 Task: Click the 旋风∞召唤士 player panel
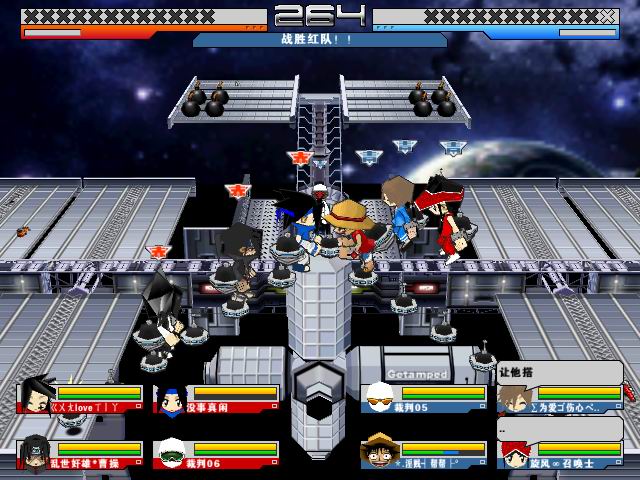[559, 454]
